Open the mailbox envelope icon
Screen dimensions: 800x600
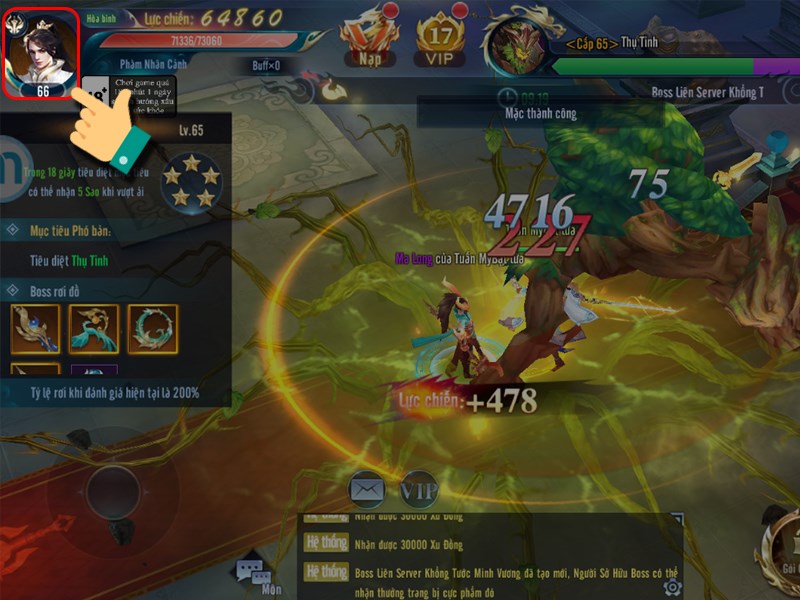tap(367, 489)
